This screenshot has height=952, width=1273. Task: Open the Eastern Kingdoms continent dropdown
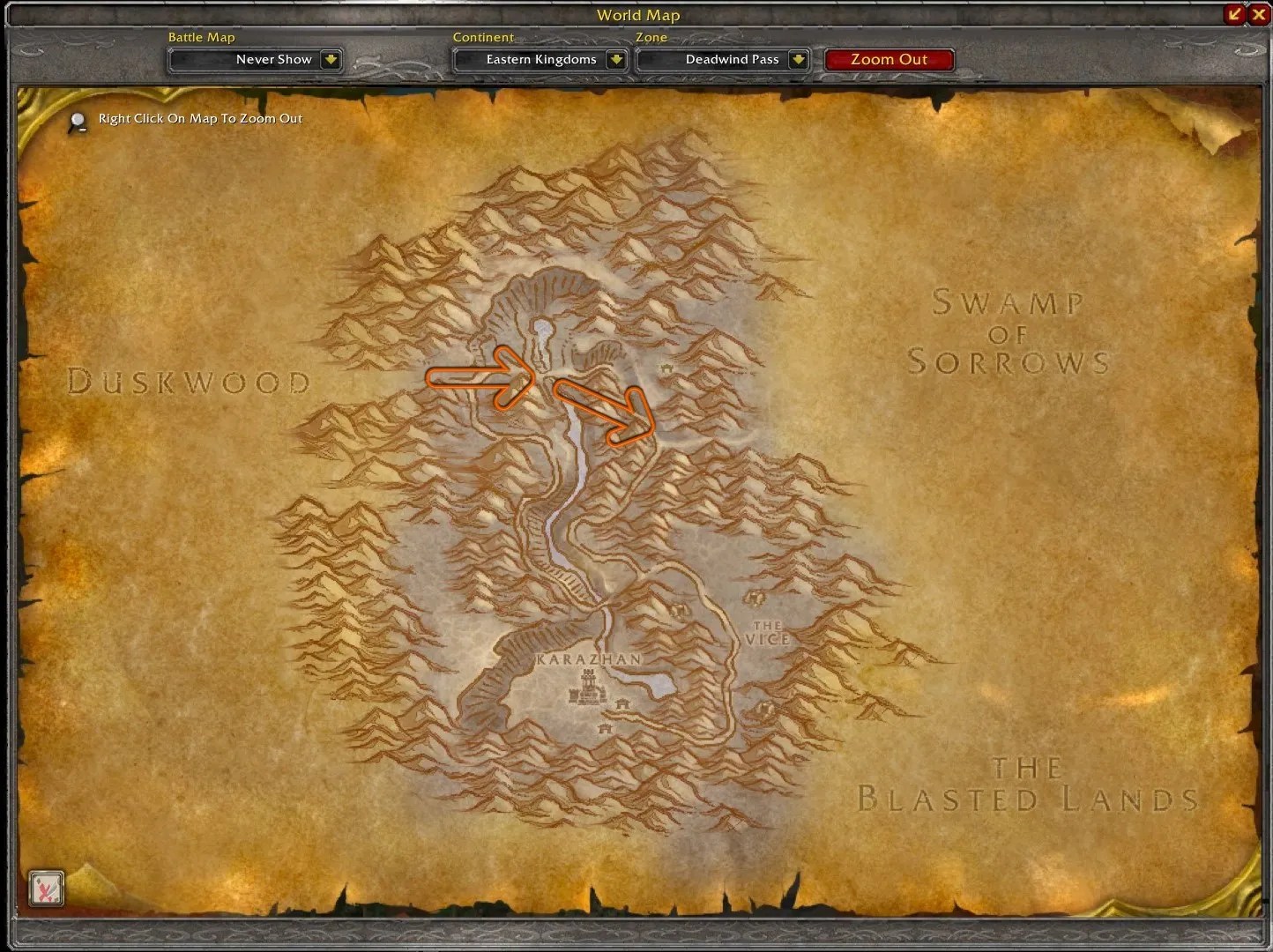[540, 59]
